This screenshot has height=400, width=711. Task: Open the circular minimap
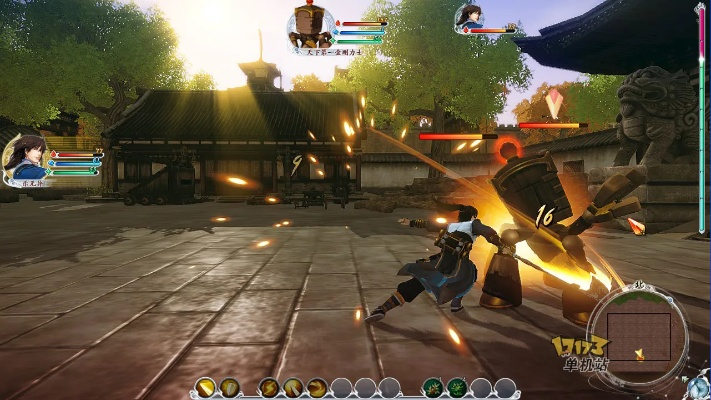pos(638,333)
